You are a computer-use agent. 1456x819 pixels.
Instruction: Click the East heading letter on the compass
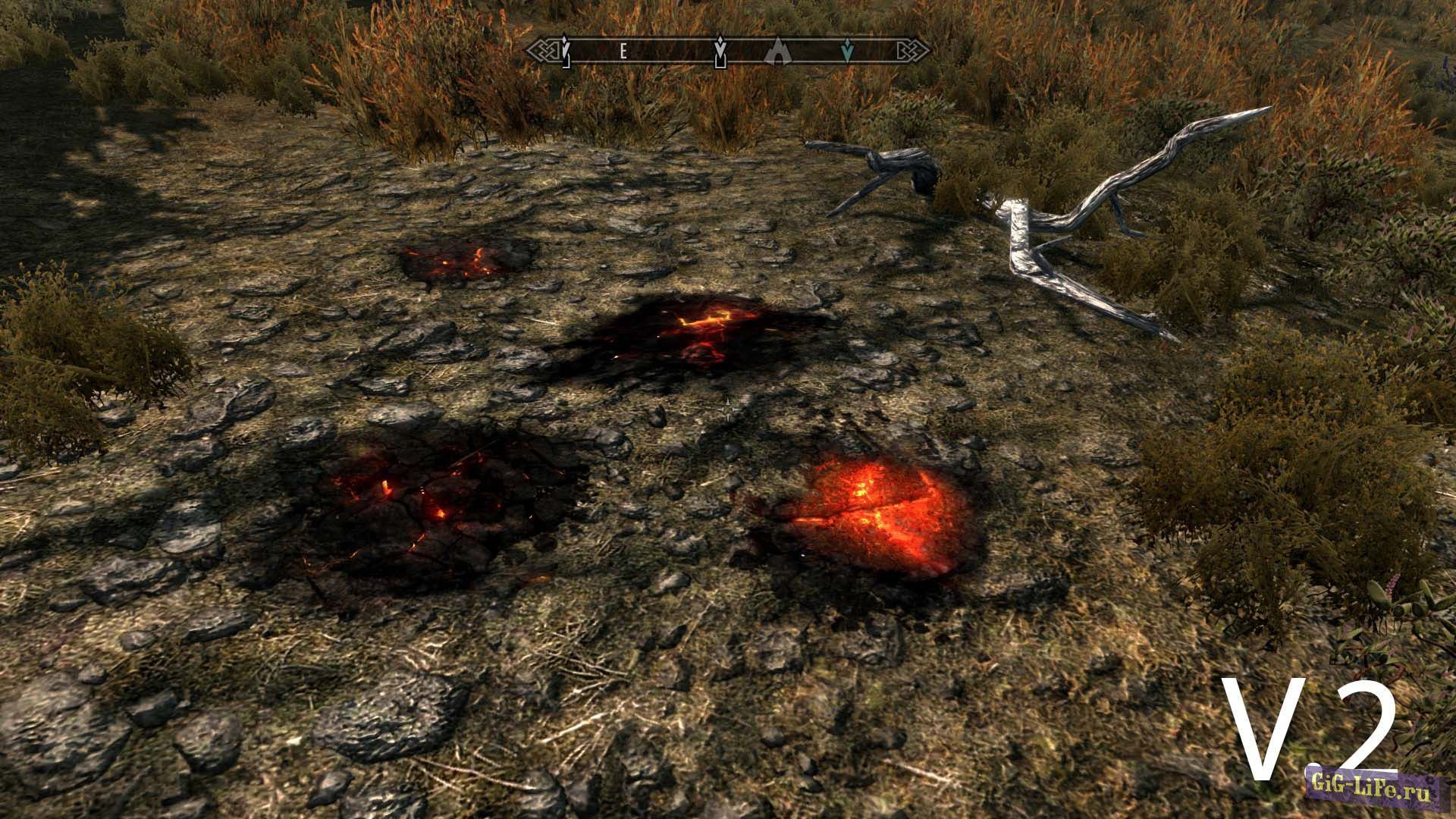tap(623, 51)
